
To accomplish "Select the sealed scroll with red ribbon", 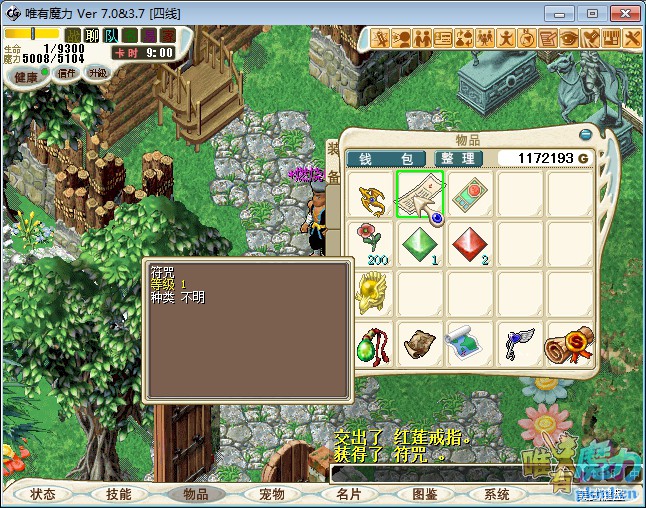I will coord(567,343).
